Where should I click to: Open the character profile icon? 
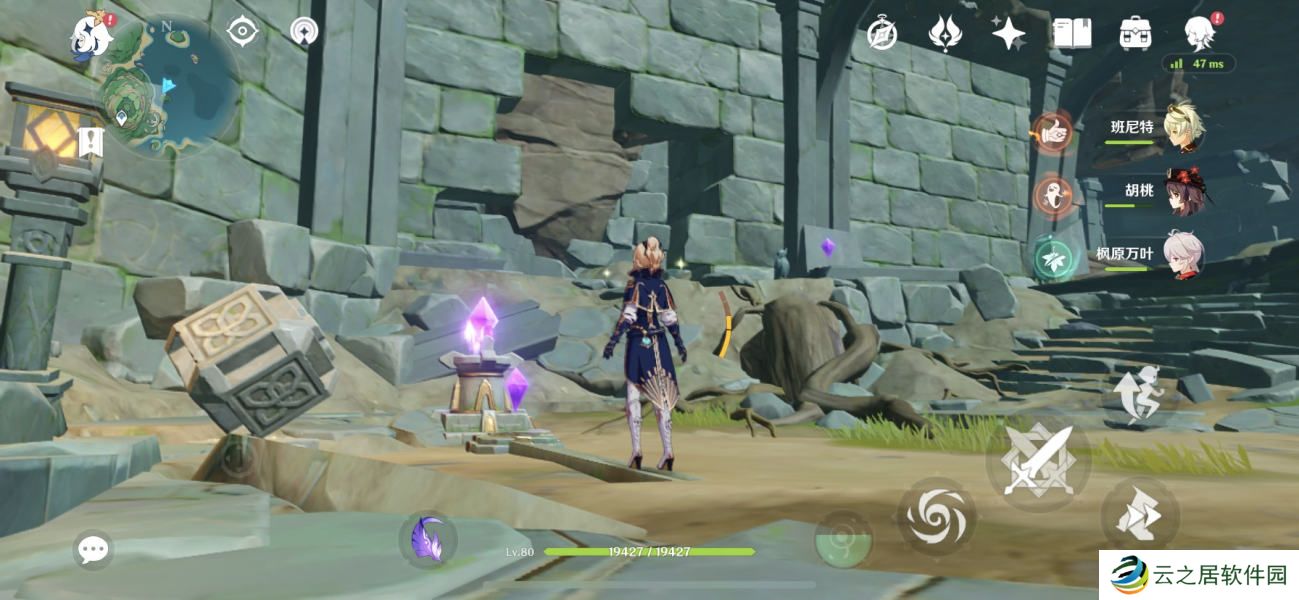click(x=1199, y=34)
